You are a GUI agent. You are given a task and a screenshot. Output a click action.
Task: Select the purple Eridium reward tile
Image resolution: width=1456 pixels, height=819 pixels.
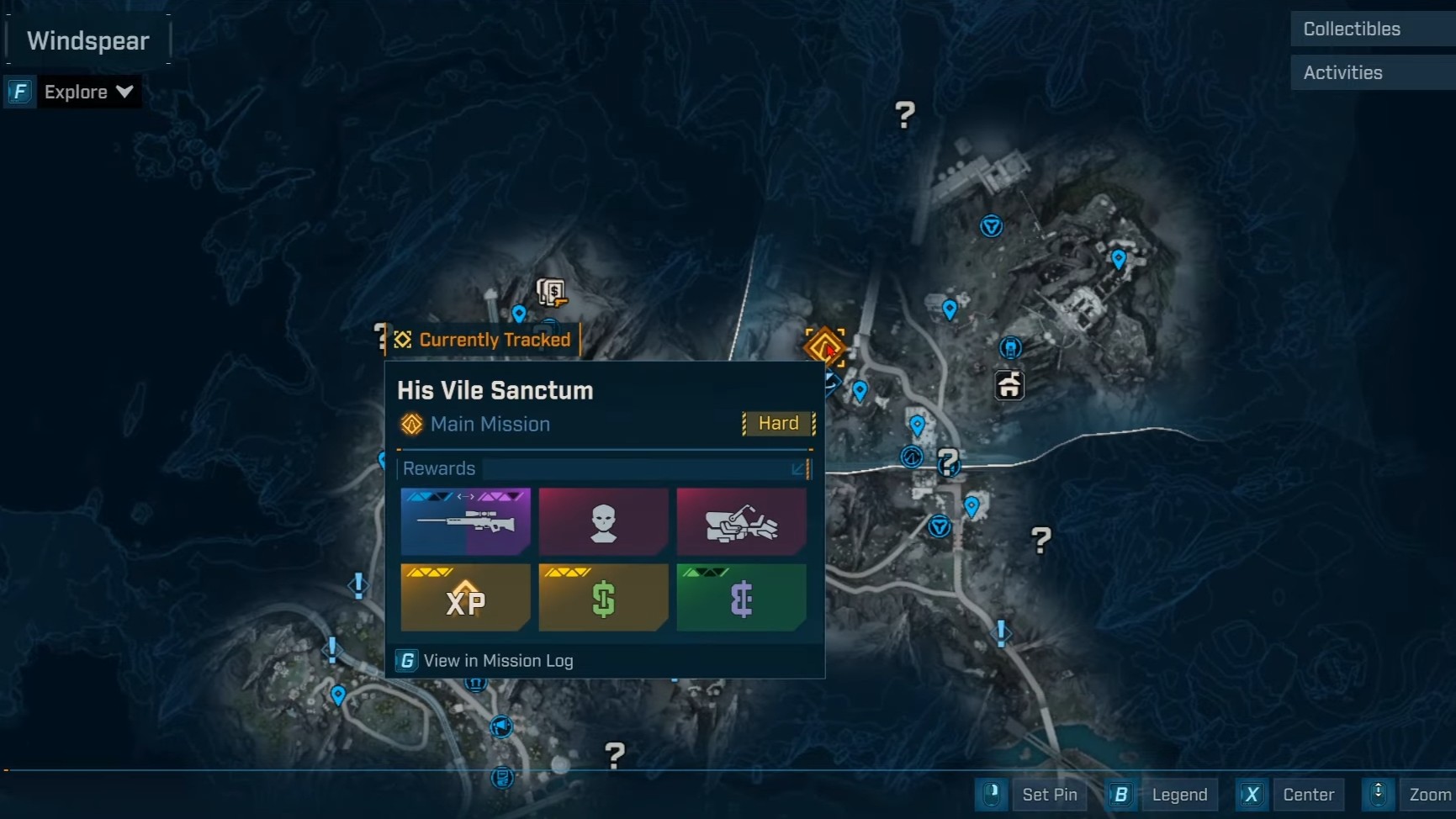[x=741, y=598]
